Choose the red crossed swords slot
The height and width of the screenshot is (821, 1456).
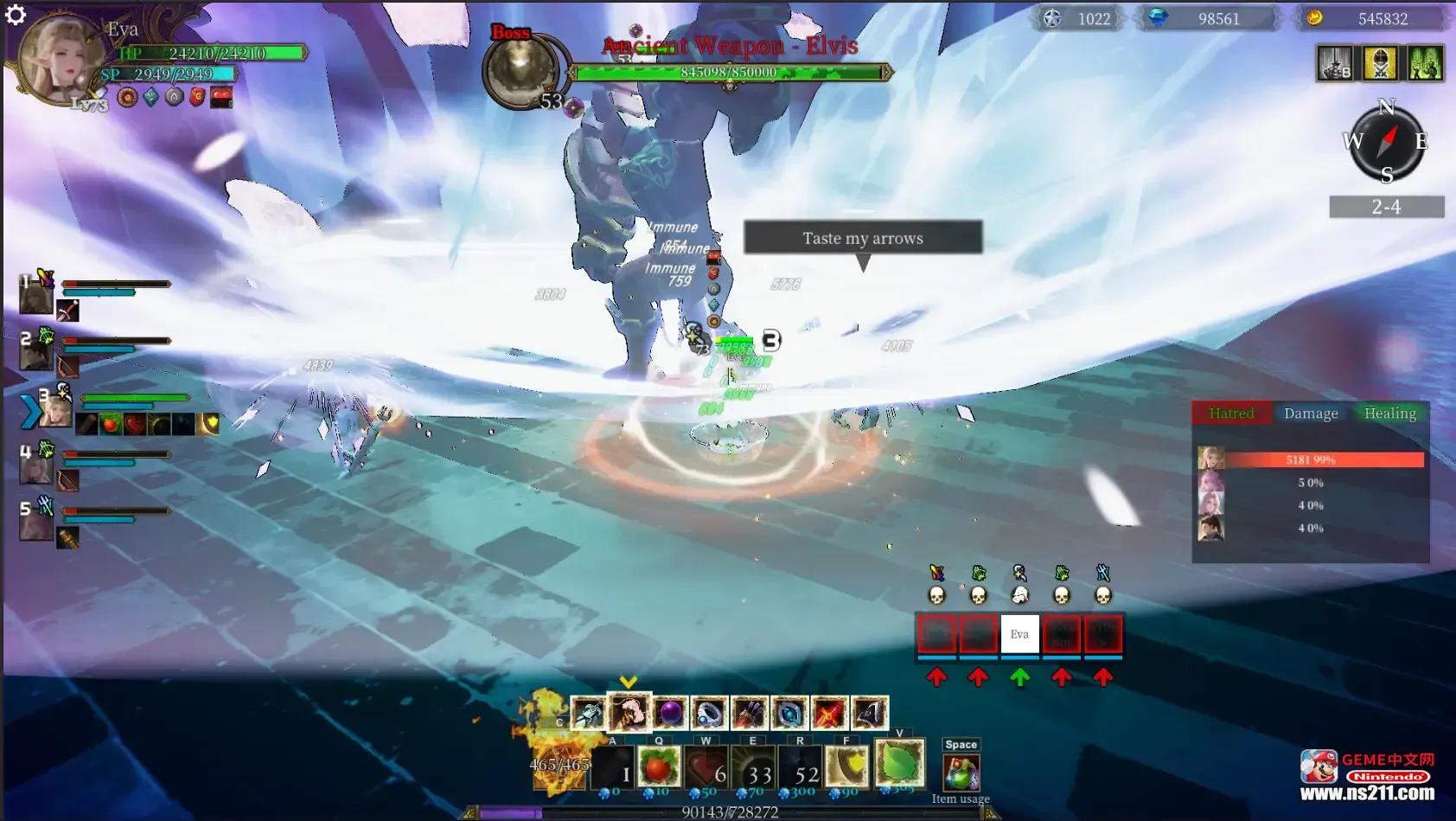point(828,714)
